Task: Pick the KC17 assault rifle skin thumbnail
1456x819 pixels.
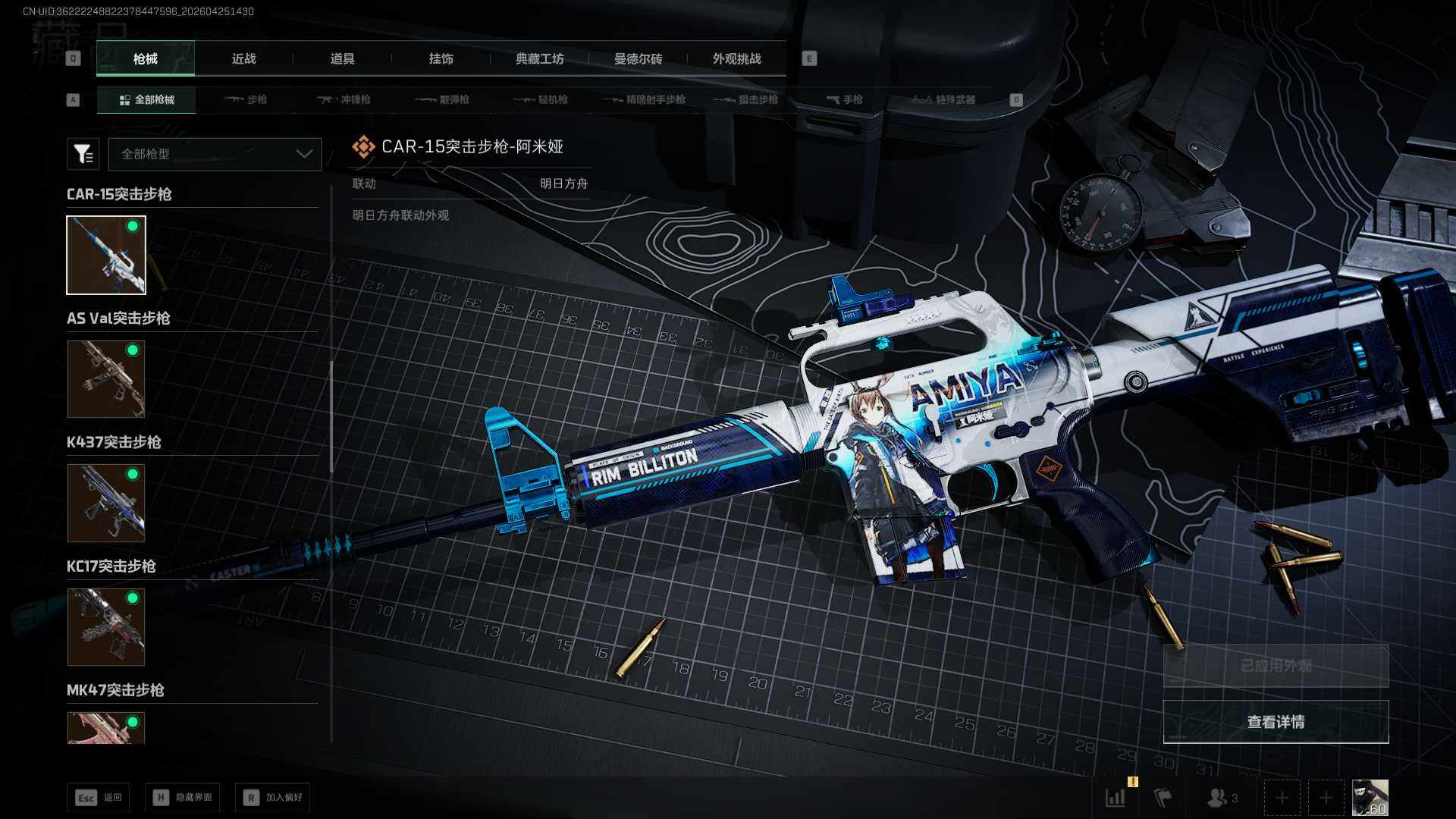Action: [x=106, y=626]
